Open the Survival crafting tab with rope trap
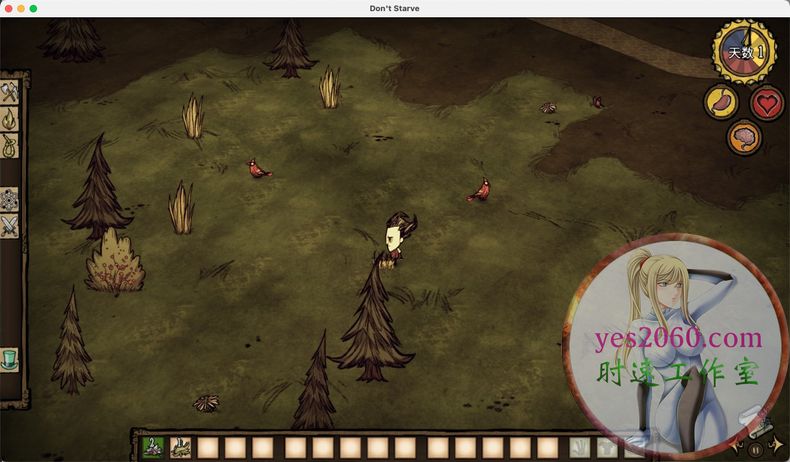Image resolution: width=790 pixels, height=462 pixels. click(x=10, y=146)
